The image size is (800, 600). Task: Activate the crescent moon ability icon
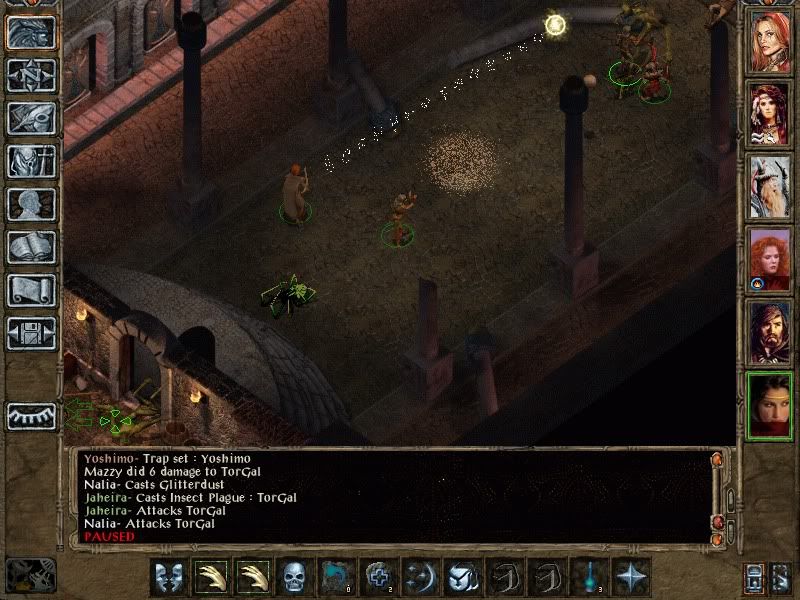[421, 577]
